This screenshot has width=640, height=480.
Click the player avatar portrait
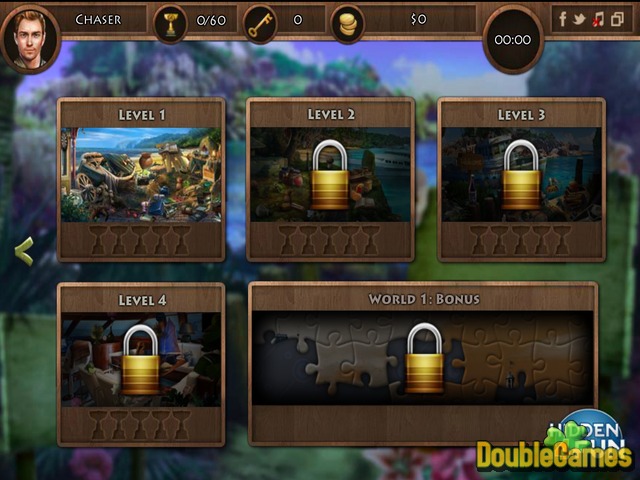(30, 38)
